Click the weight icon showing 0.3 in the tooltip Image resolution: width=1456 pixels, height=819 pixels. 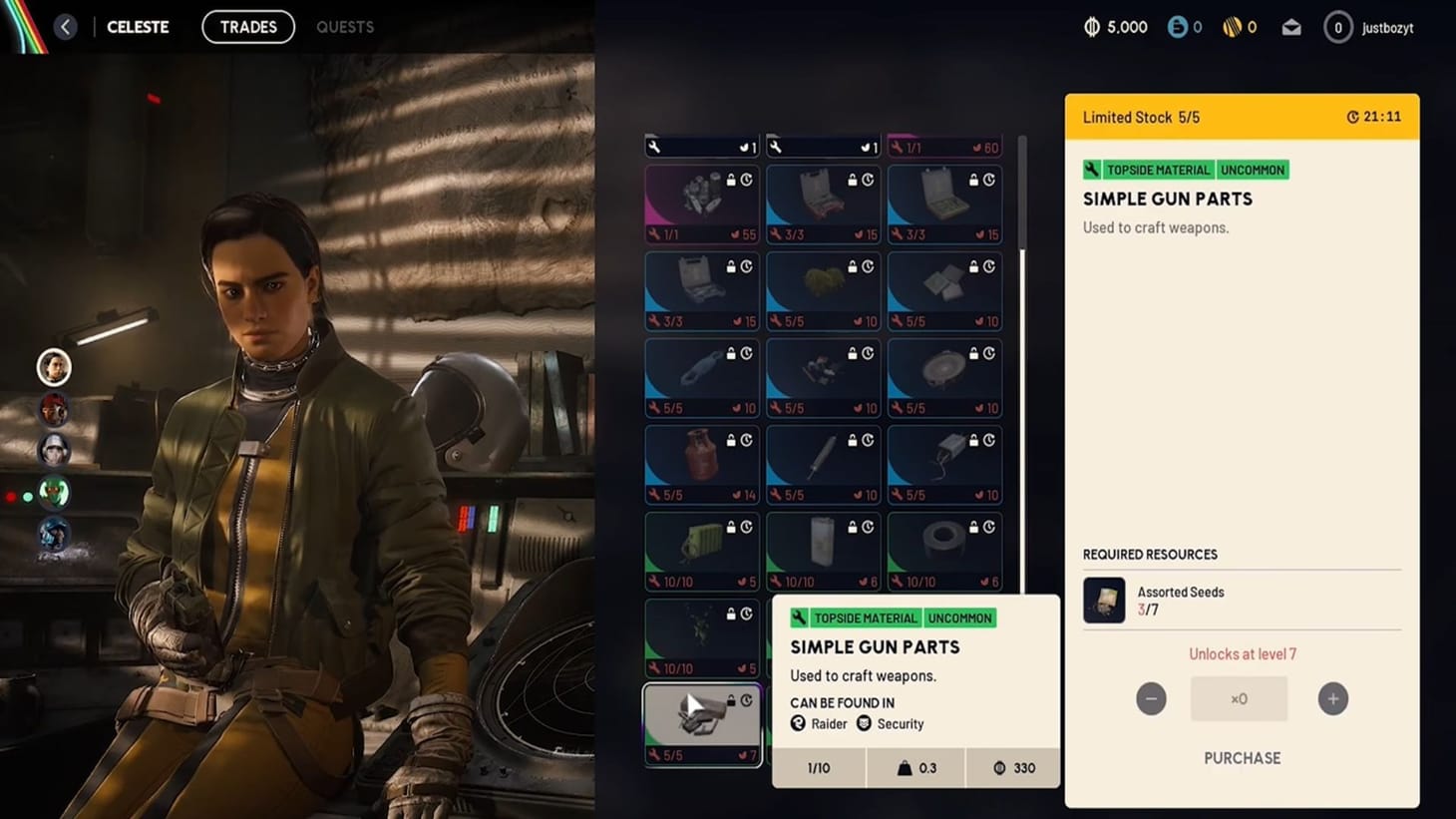click(905, 768)
